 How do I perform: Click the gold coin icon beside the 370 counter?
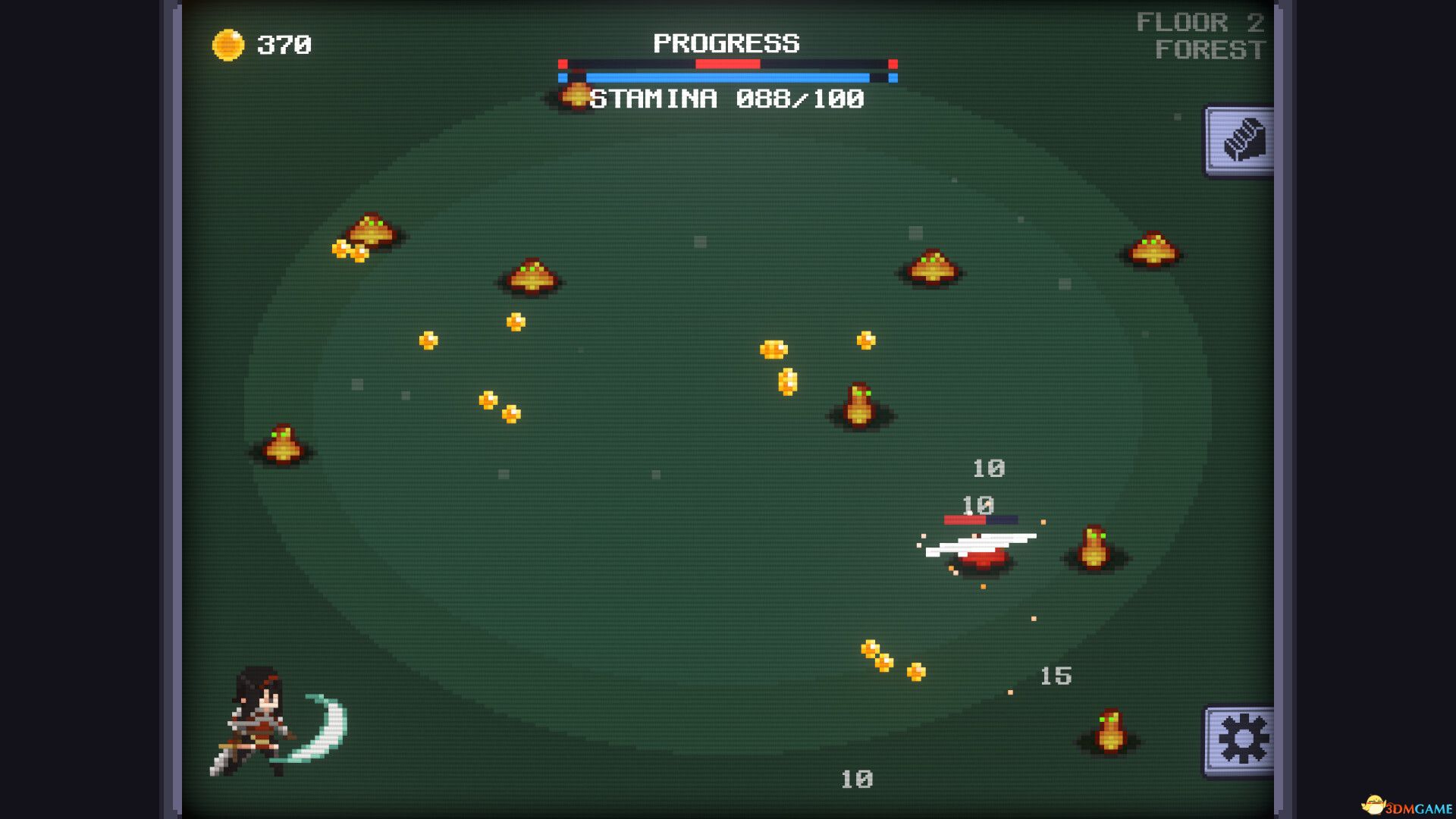(229, 43)
